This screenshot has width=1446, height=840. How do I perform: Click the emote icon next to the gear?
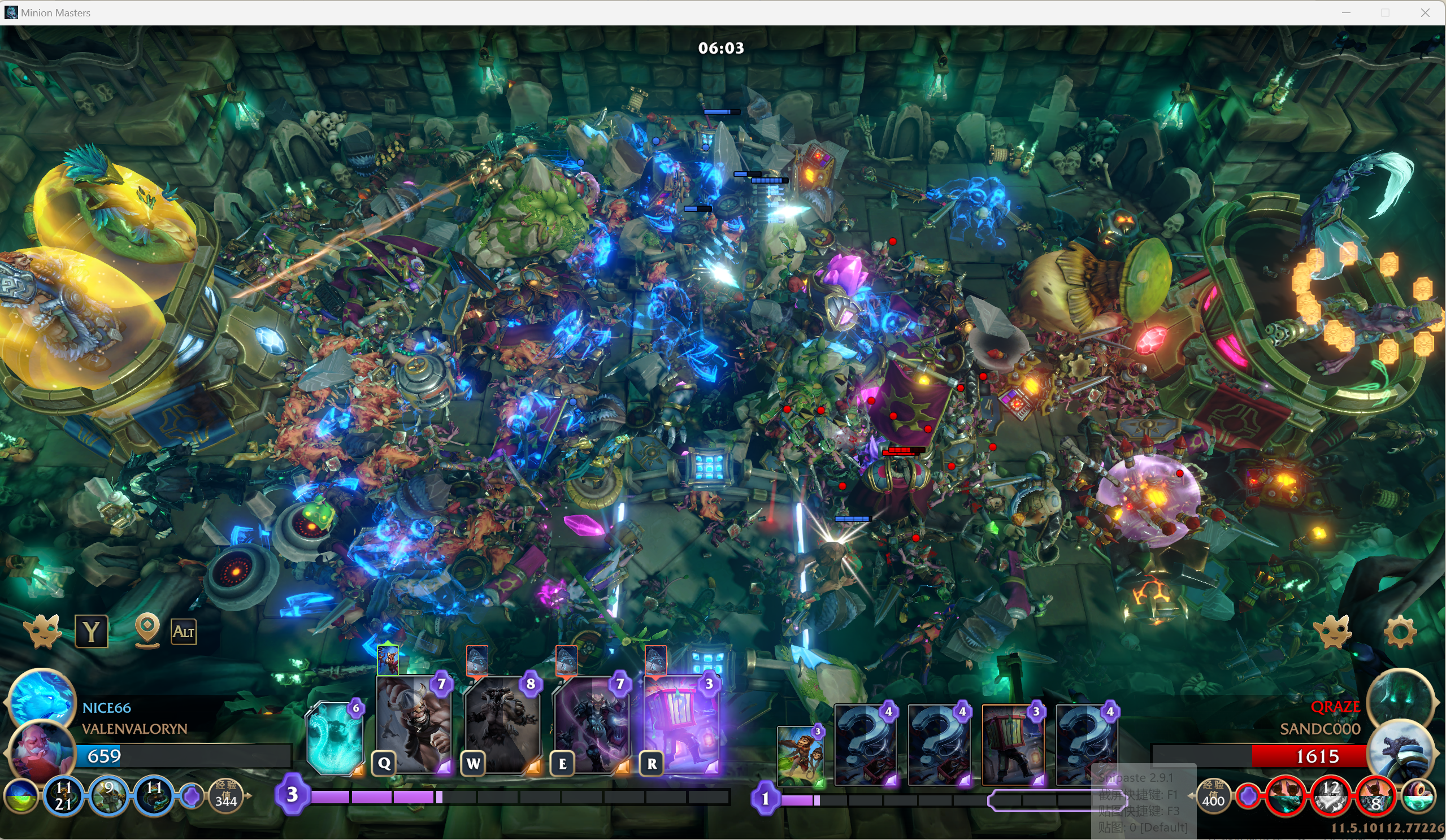coord(1333,632)
